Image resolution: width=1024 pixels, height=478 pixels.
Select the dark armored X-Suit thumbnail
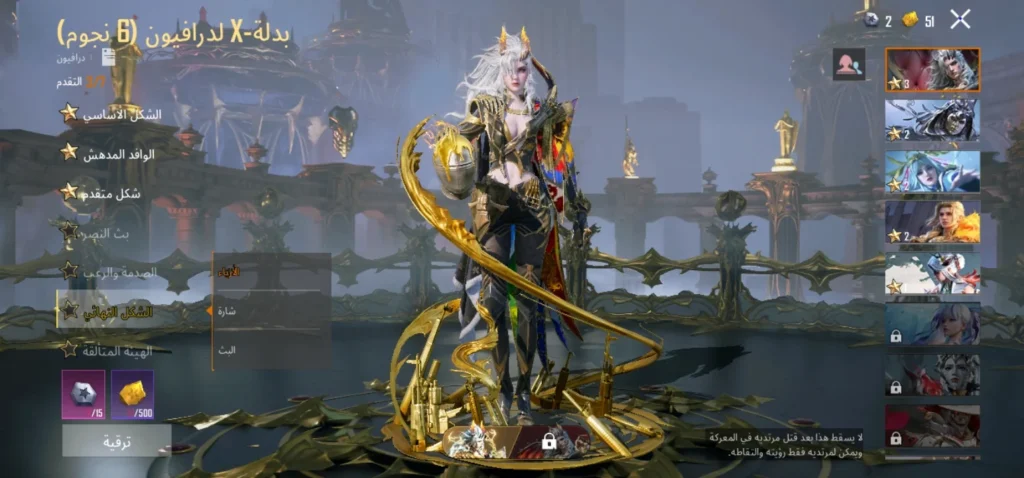(x=932, y=120)
